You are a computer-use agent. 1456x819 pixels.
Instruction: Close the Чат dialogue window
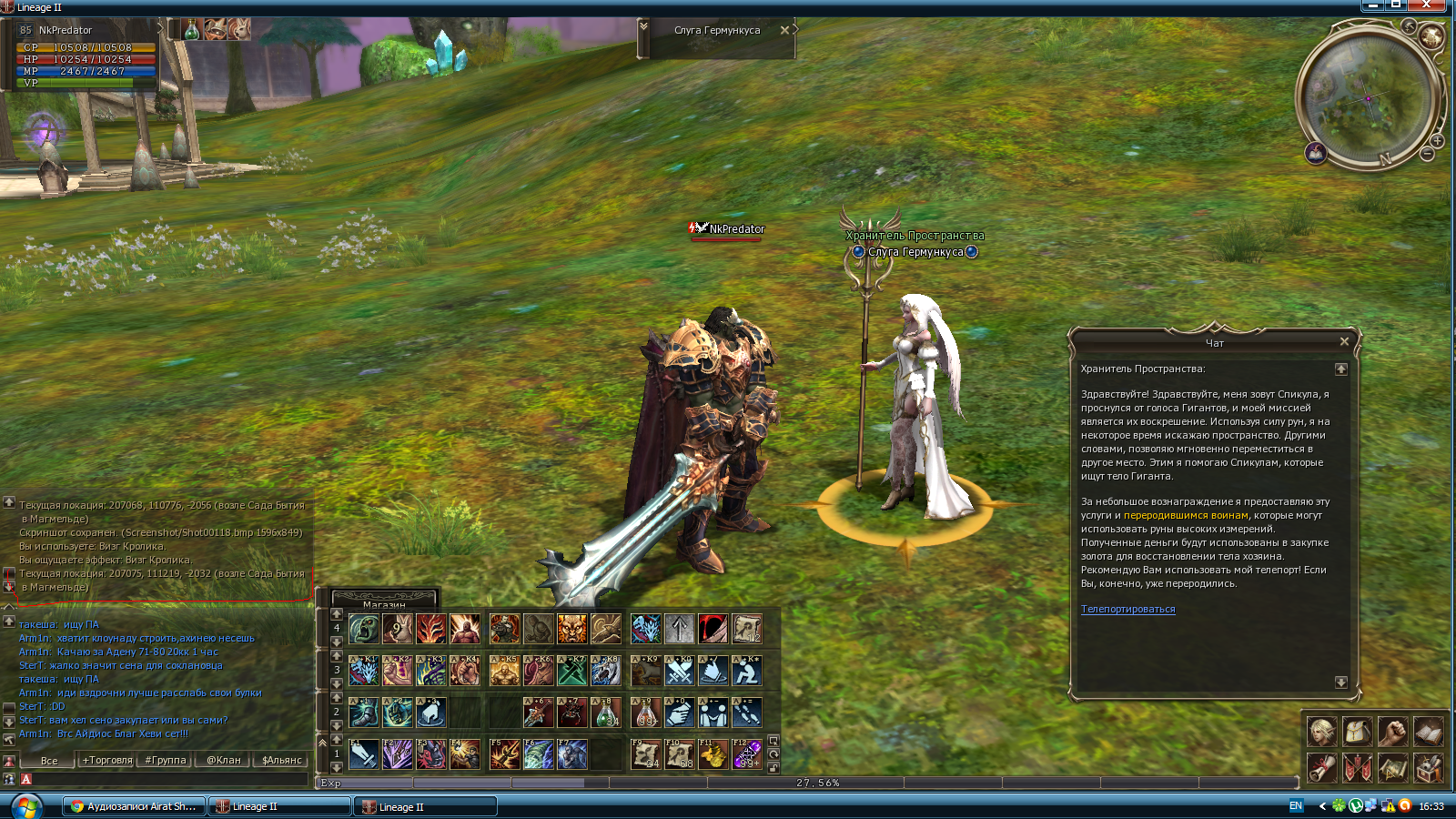tap(1344, 341)
